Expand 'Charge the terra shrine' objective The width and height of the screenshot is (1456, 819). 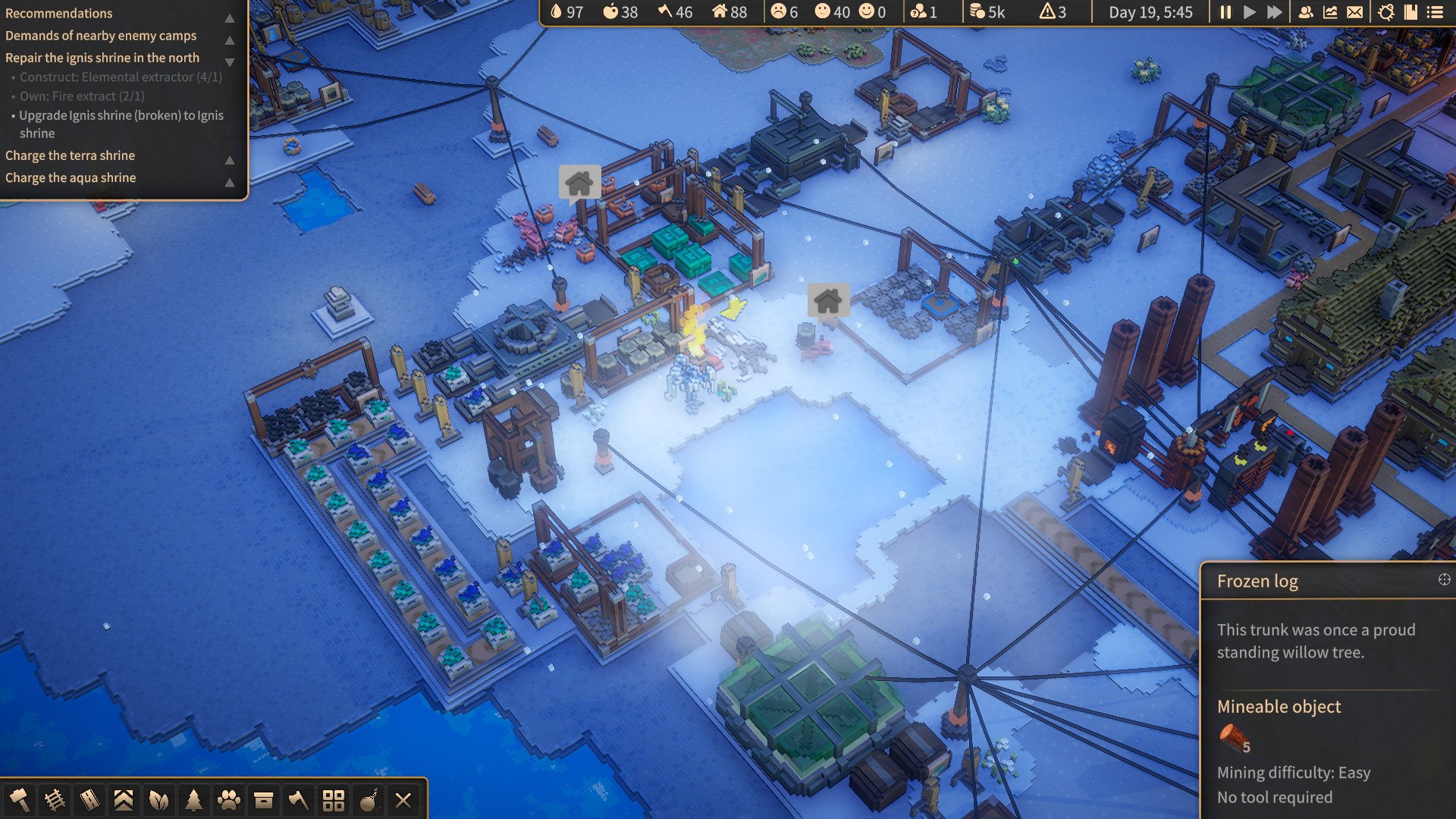(229, 160)
